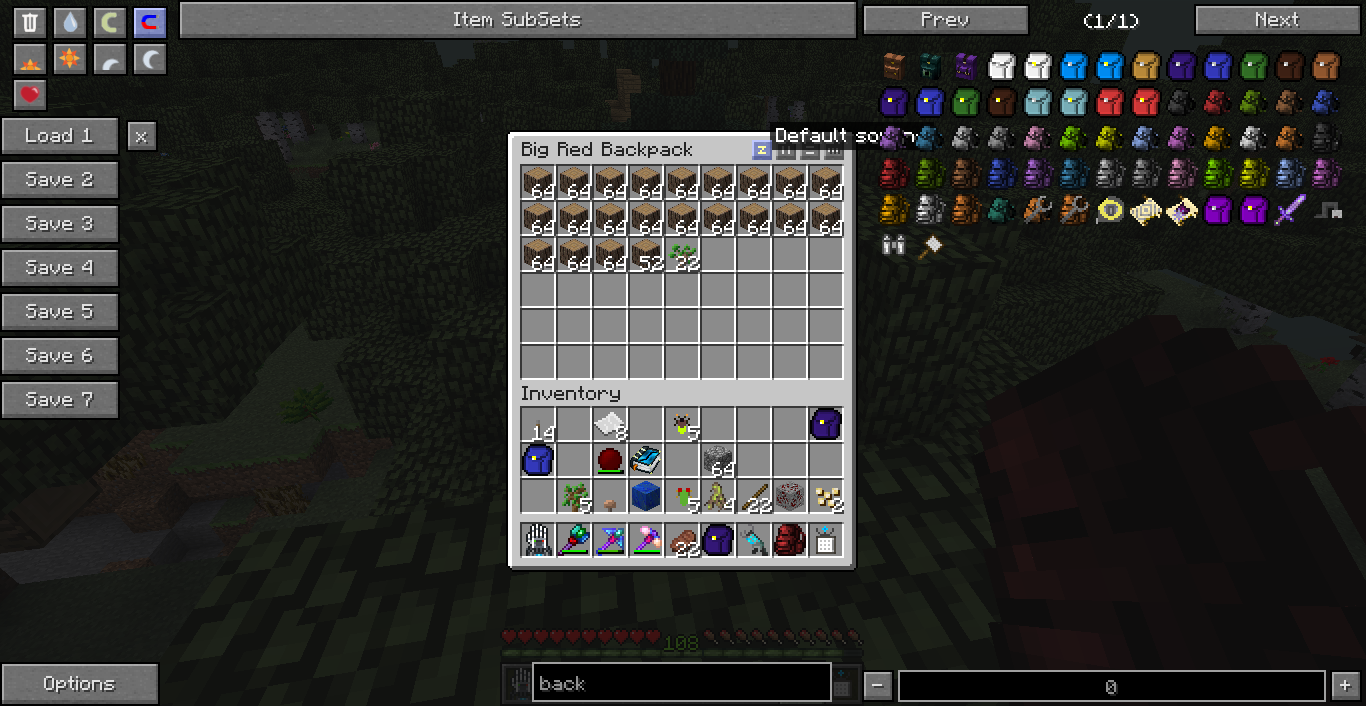The height and width of the screenshot is (706, 1366).
Task: Delete save slot 1 with the x button
Action: point(141,136)
